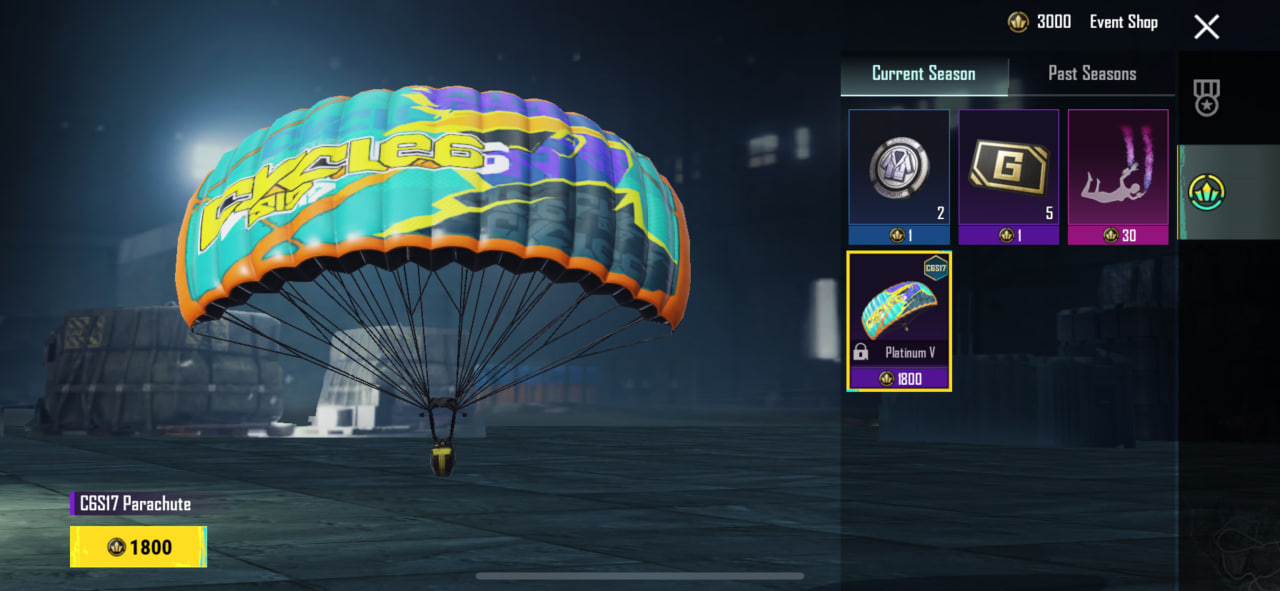Select the Current Season tab

click(923, 74)
